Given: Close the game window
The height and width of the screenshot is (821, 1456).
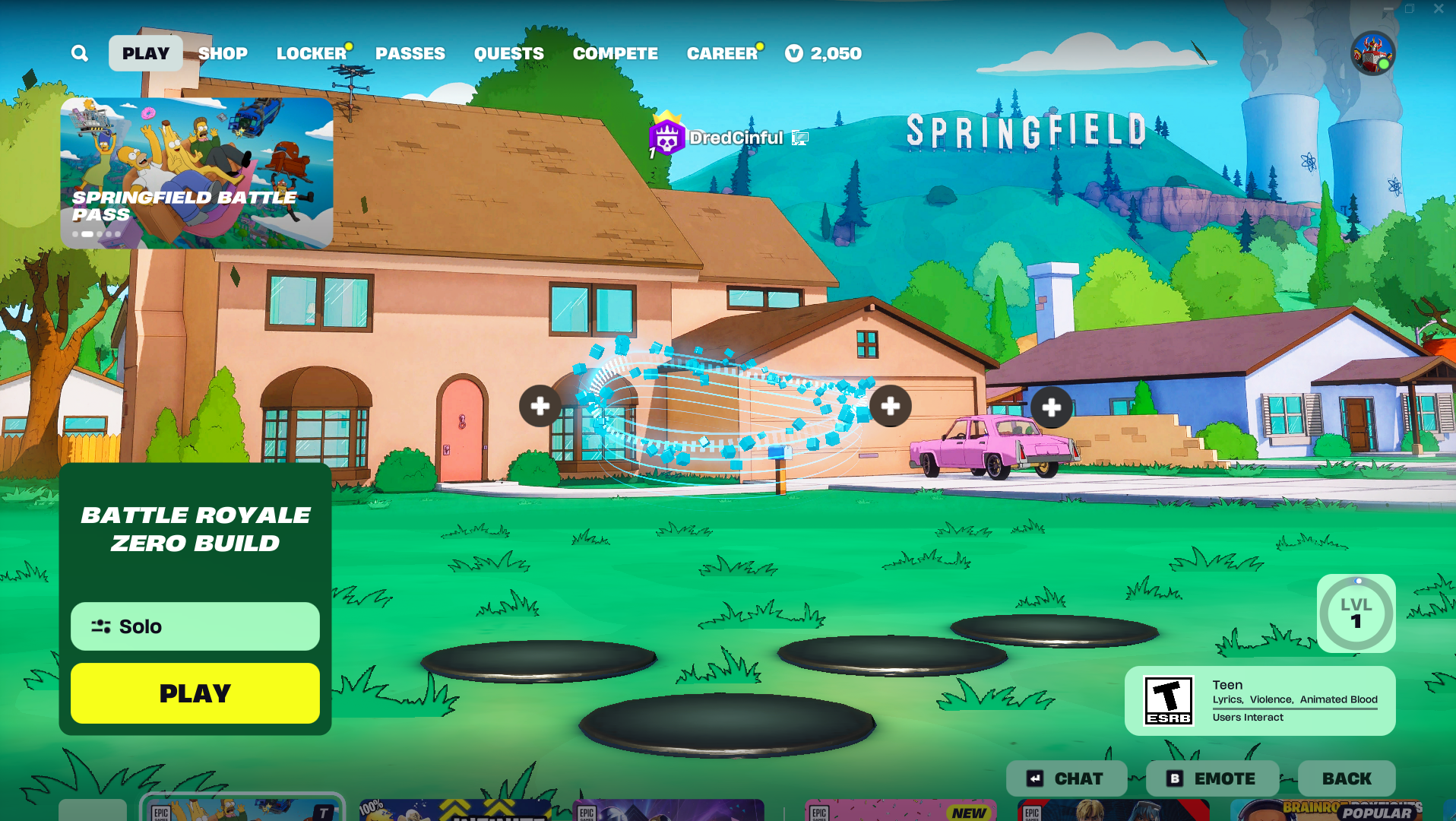Looking at the screenshot, I should coord(1439,9).
